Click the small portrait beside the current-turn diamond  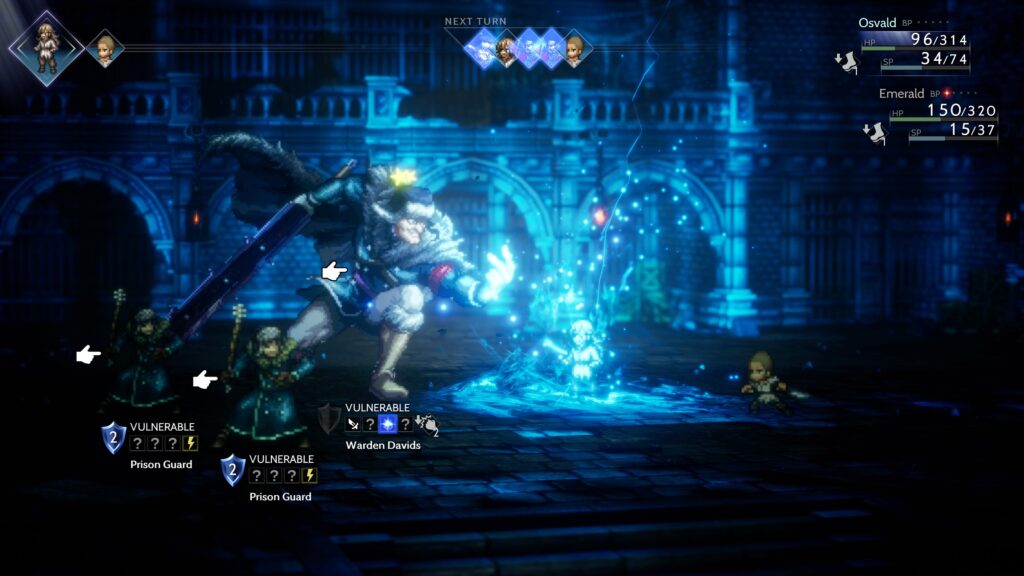pyautogui.click(x=104, y=48)
